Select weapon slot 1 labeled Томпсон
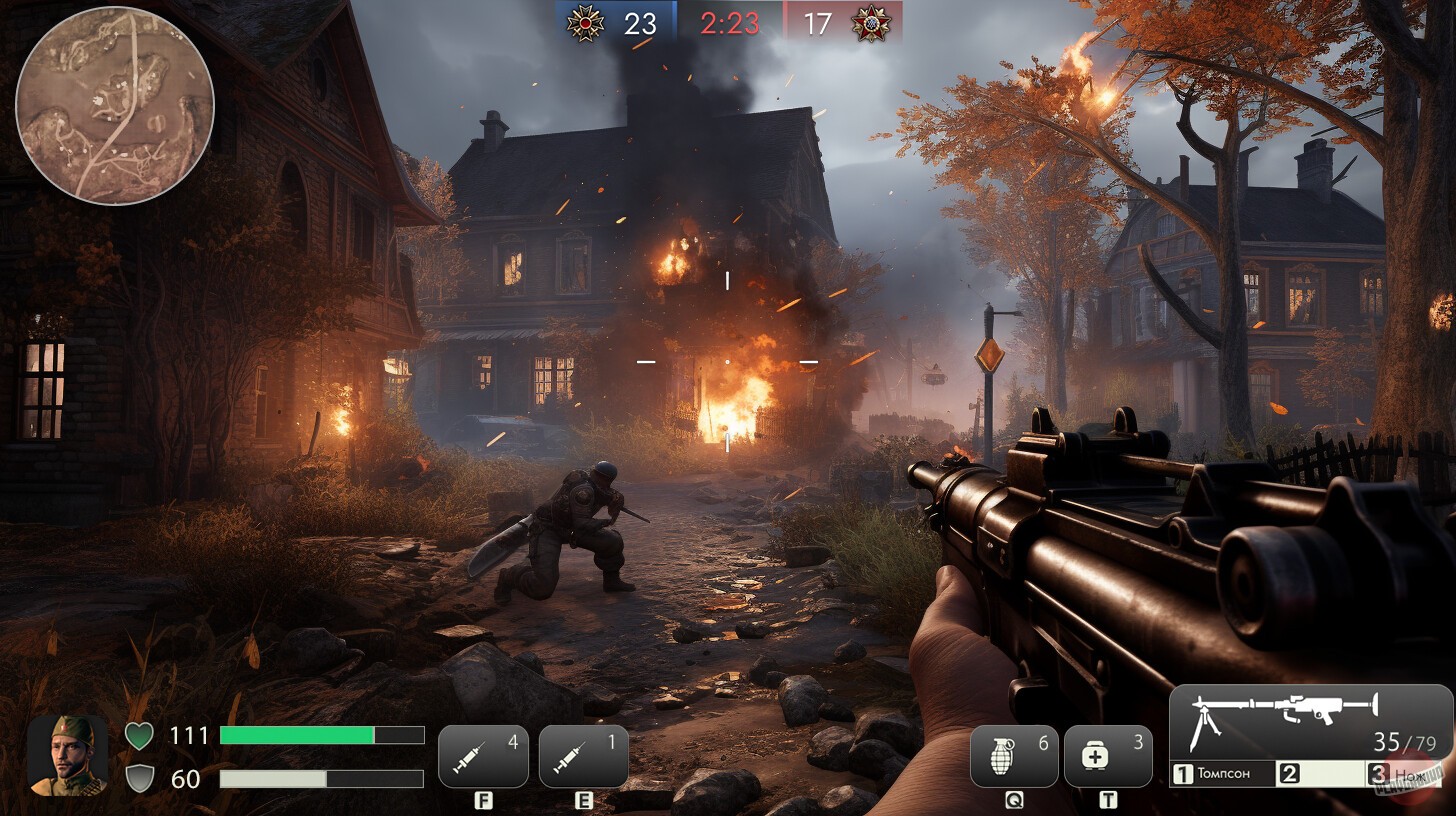The height and width of the screenshot is (816, 1456). tap(1222, 774)
